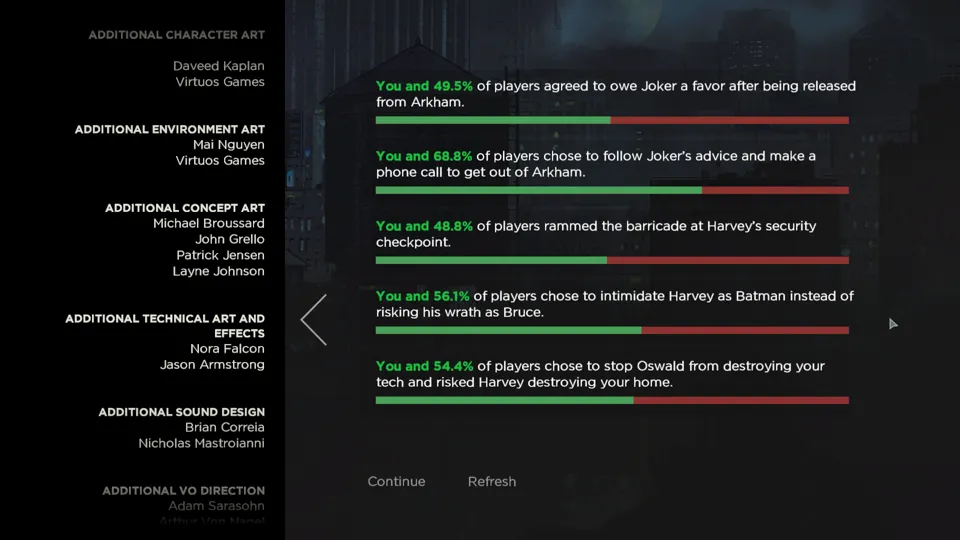Click the Continue button
Image resolution: width=960 pixels, height=540 pixels.
pos(396,481)
